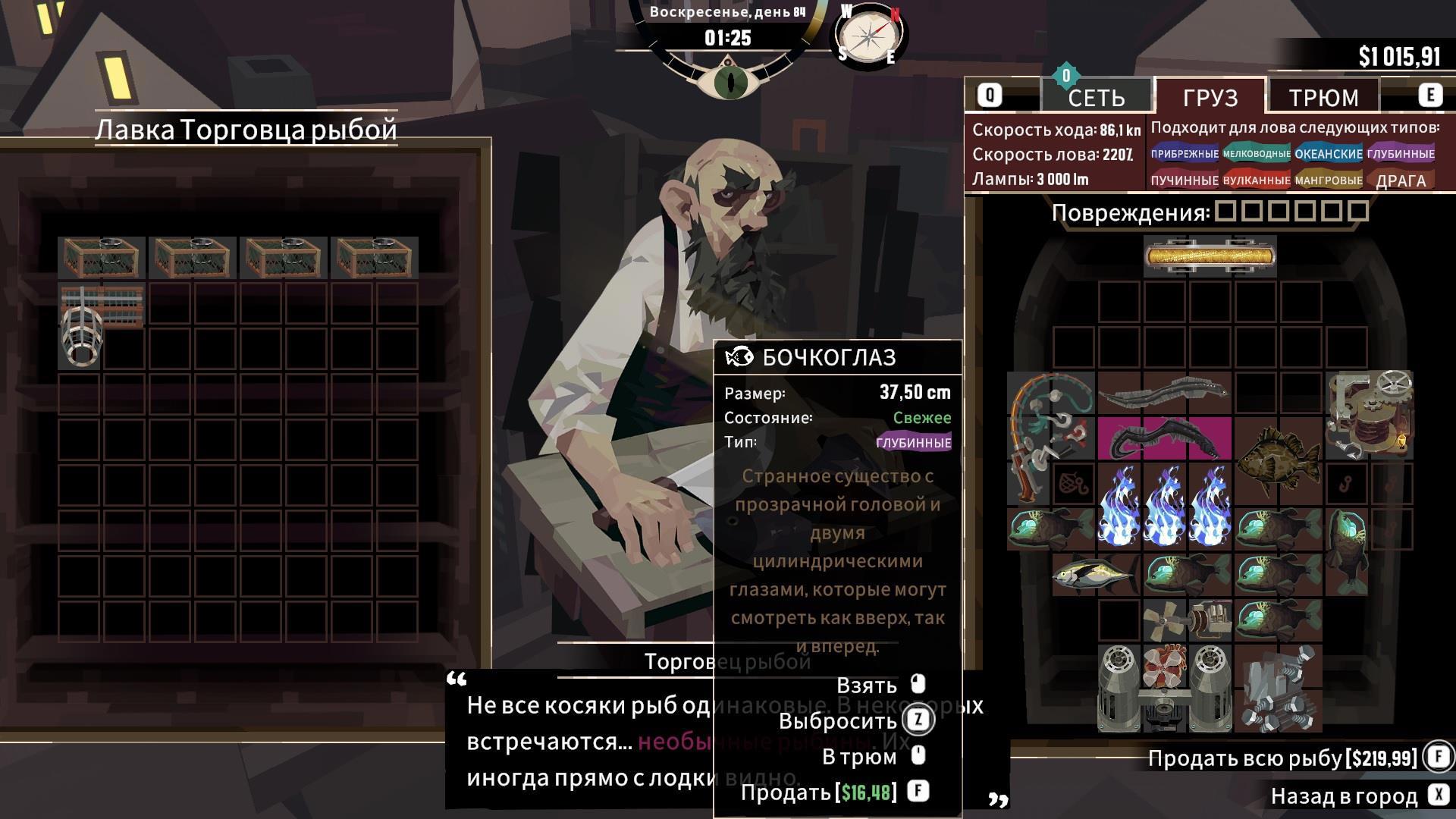Open the ТРЮМ tab
1456x819 pixels.
1323,97
